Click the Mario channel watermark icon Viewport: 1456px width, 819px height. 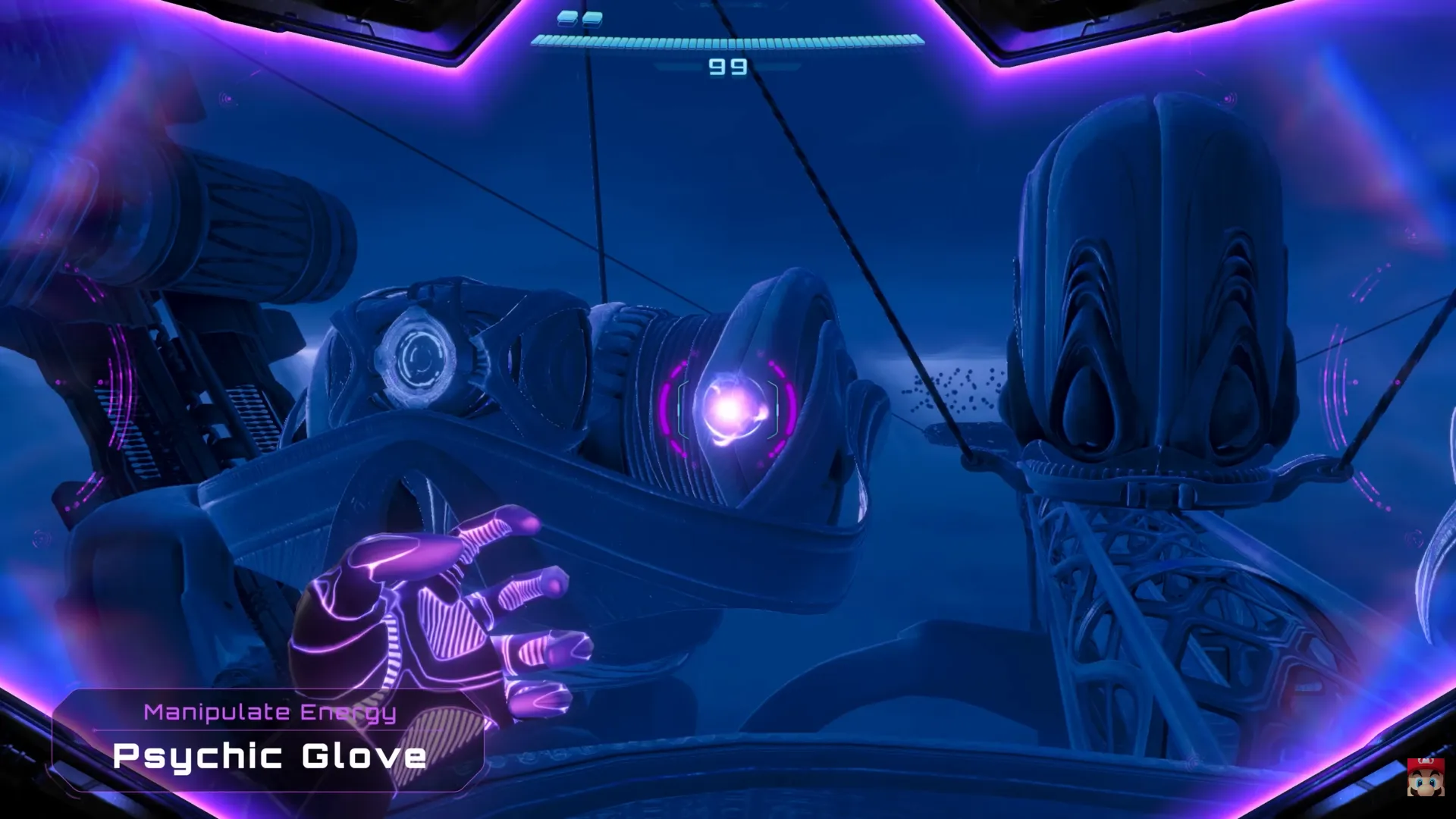[1425, 777]
